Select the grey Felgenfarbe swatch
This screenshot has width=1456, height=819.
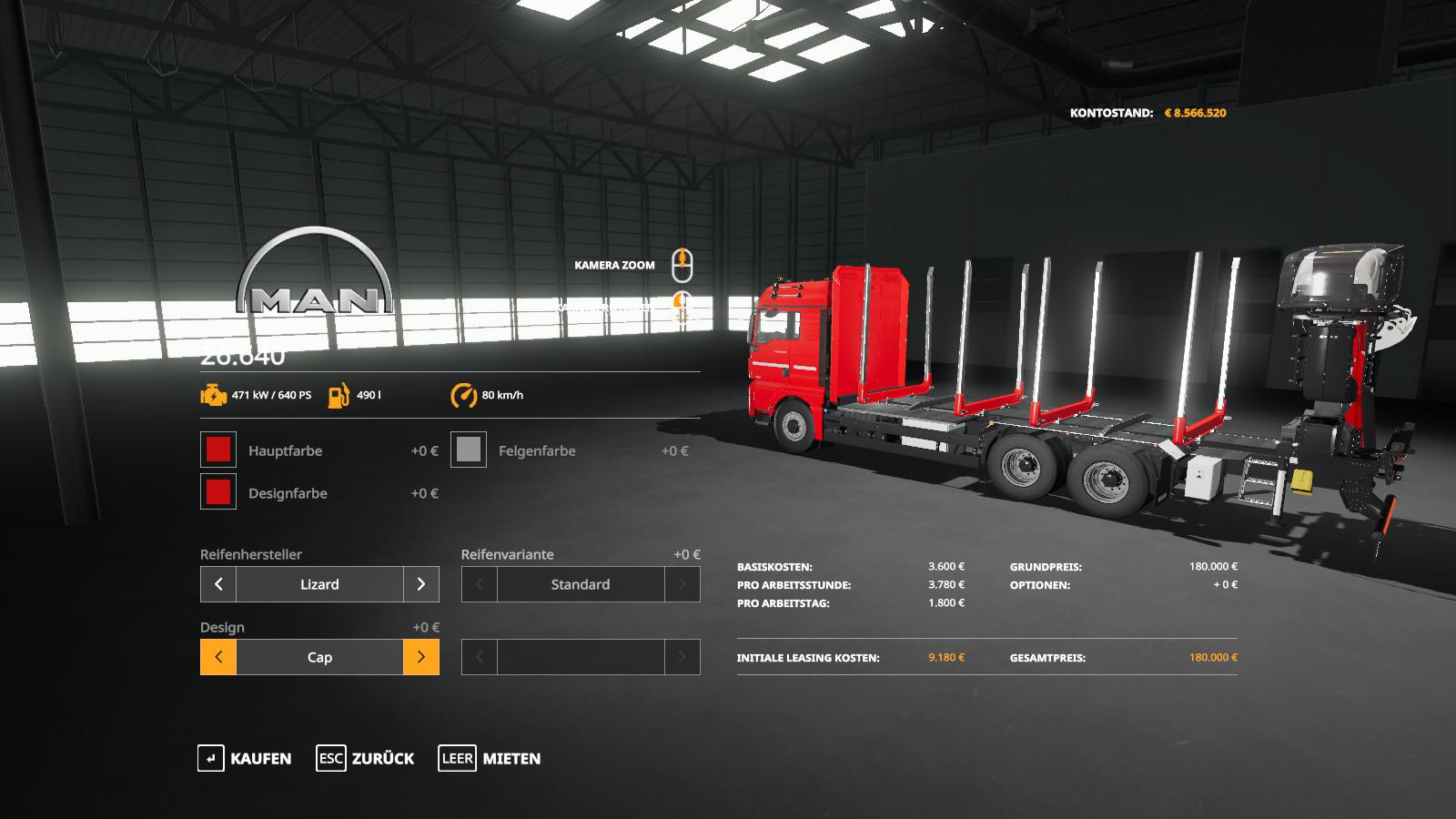point(469,450)
